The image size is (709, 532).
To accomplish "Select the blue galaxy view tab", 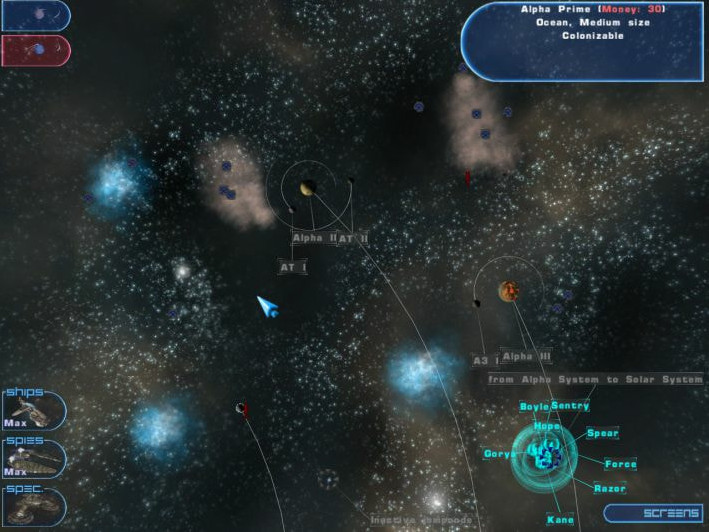I will coord(35,15).
